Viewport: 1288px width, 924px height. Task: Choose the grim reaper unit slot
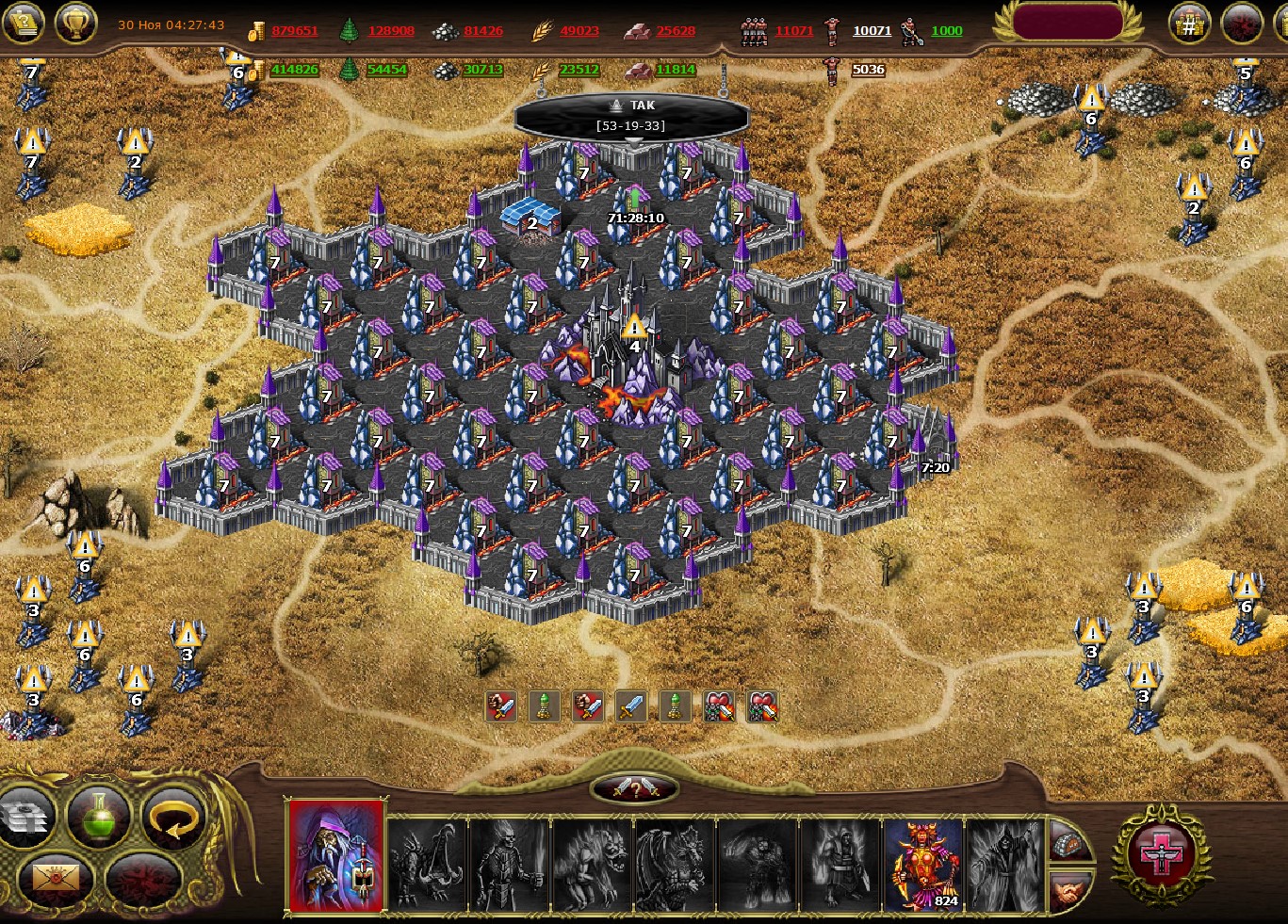click(1004, 864)
